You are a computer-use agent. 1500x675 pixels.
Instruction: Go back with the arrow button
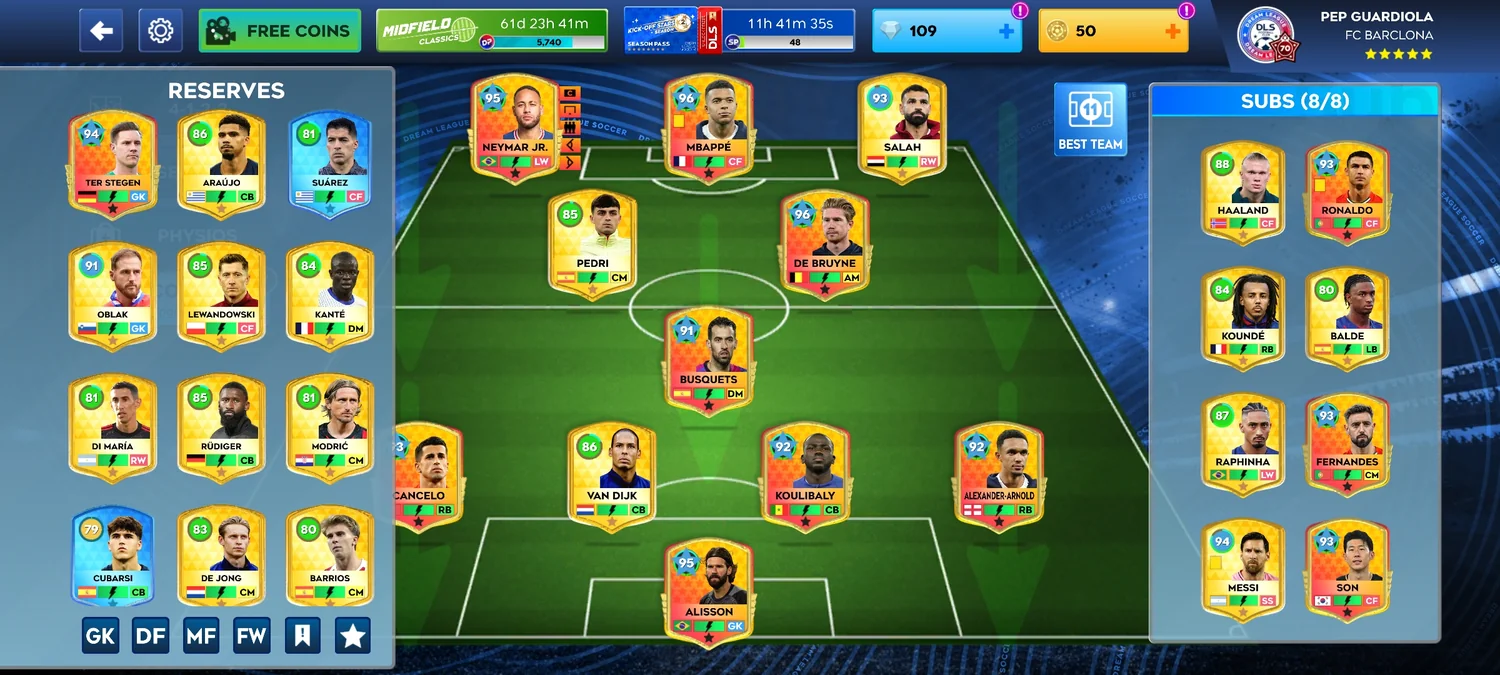coord(101,31)
